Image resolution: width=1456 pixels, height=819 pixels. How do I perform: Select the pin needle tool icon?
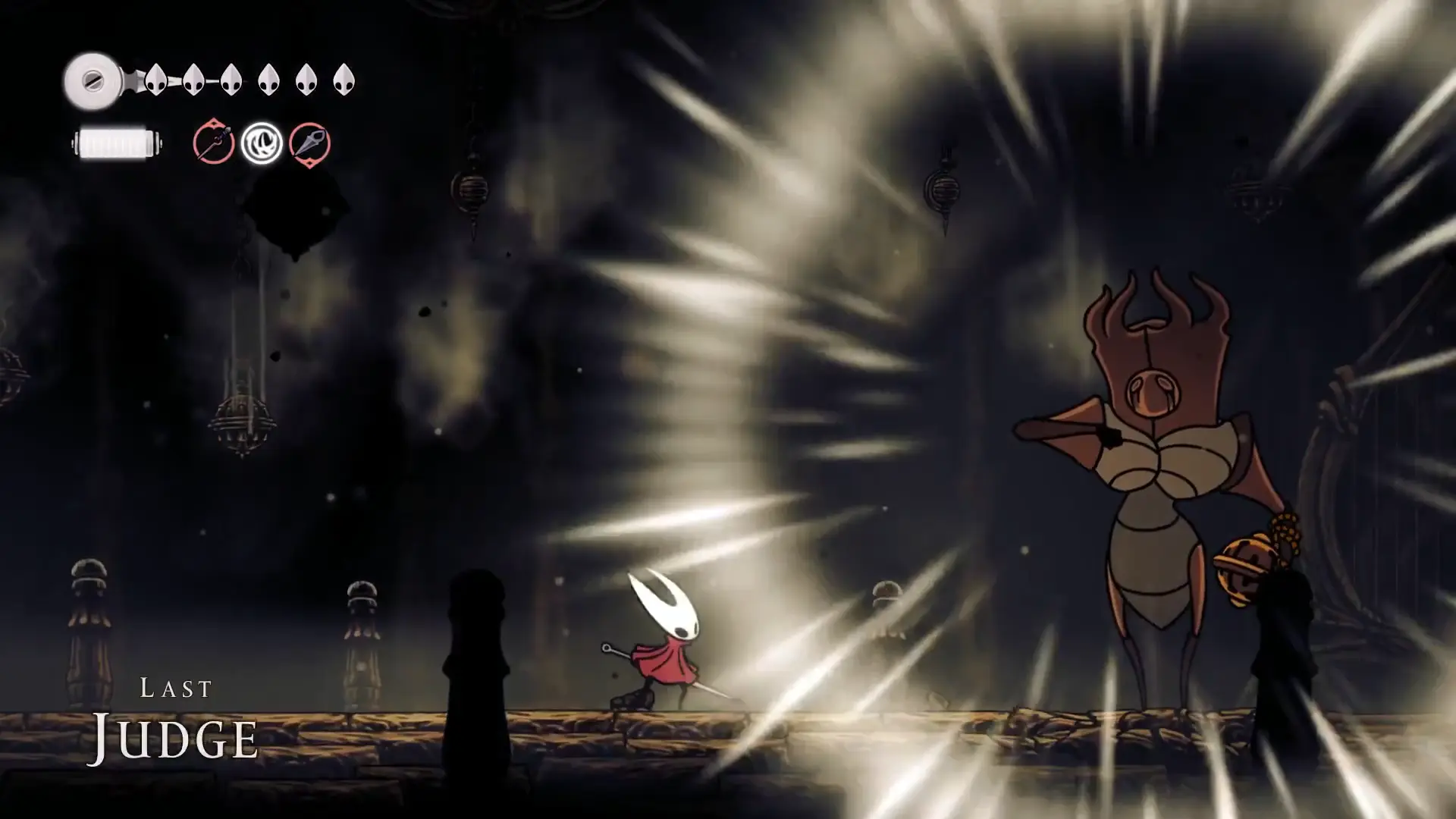[x=213, y=143]
